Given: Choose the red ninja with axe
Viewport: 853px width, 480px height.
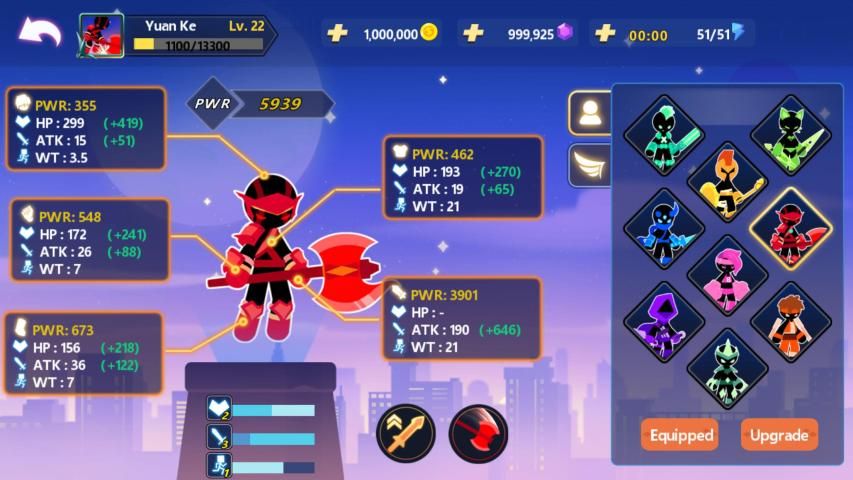Looking at the screenshot, I should click(790, 228).
